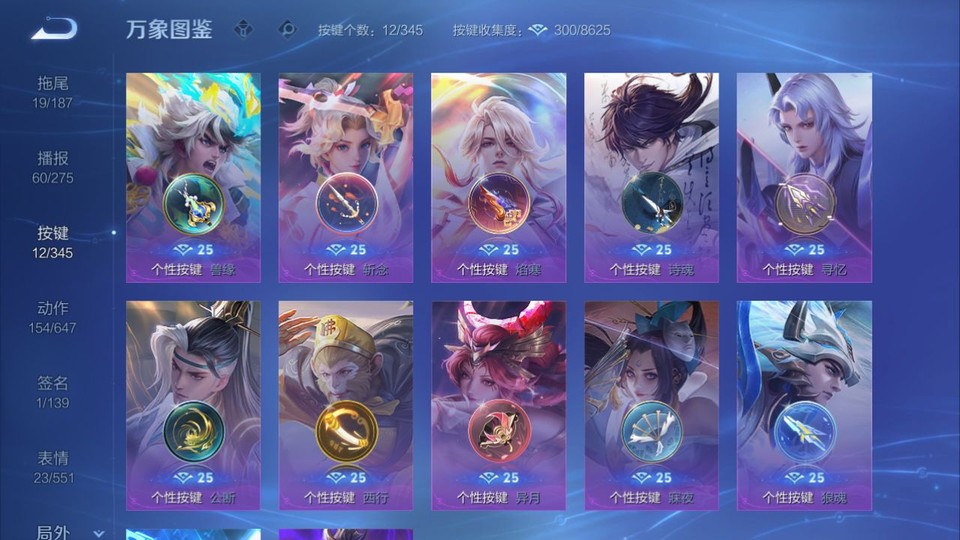Open the 焰寒 button skin card
Screen dimensions: 960x540
click(498, 178)
